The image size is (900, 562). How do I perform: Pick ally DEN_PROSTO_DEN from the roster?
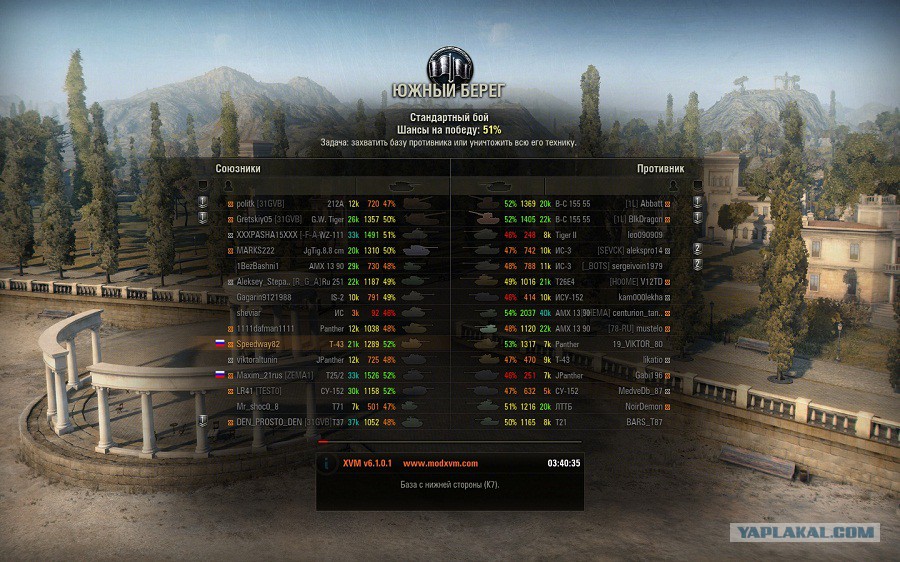click(x=268, y=422)
